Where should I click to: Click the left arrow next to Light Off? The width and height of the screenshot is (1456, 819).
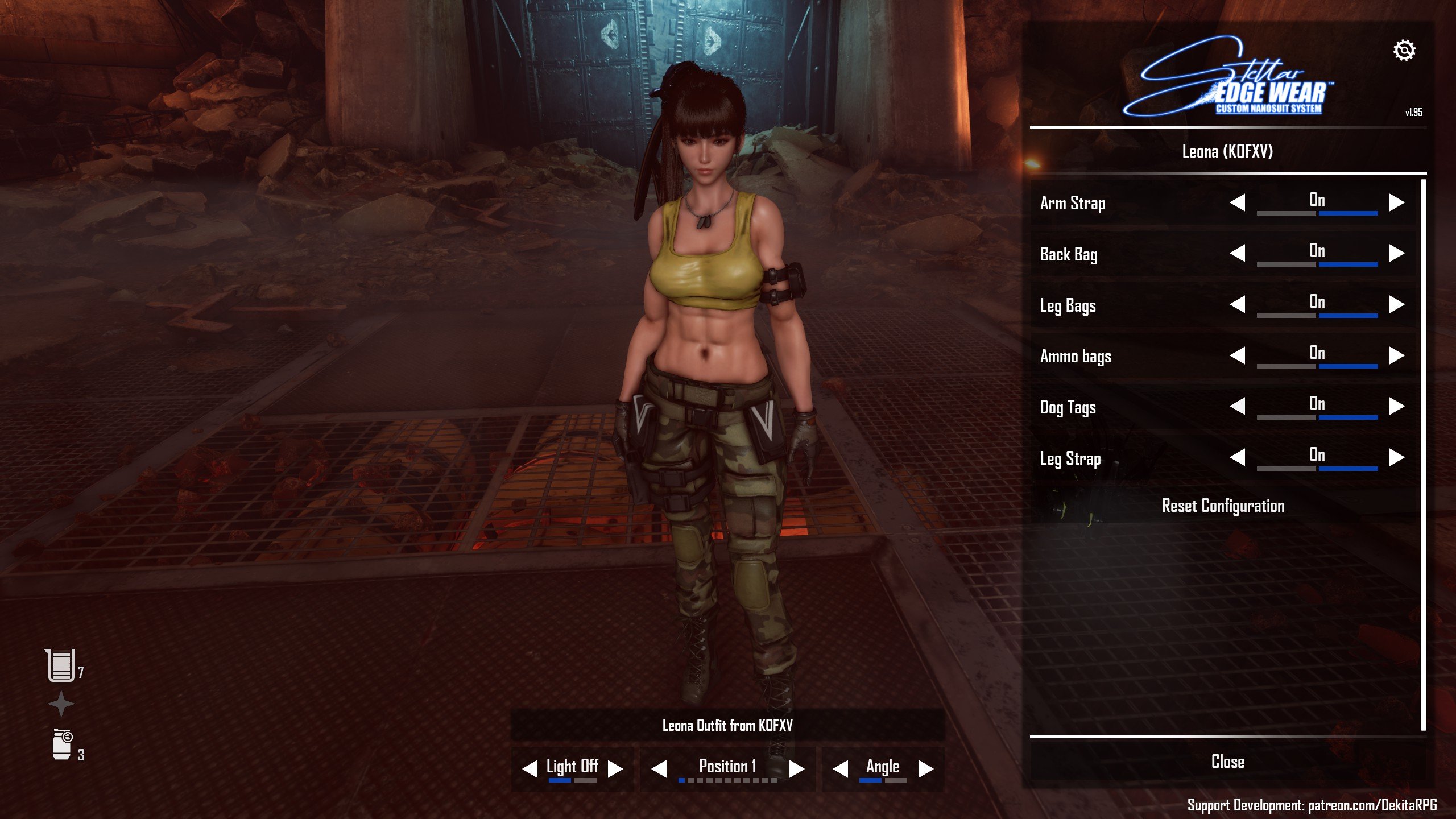tap(530, 768)
